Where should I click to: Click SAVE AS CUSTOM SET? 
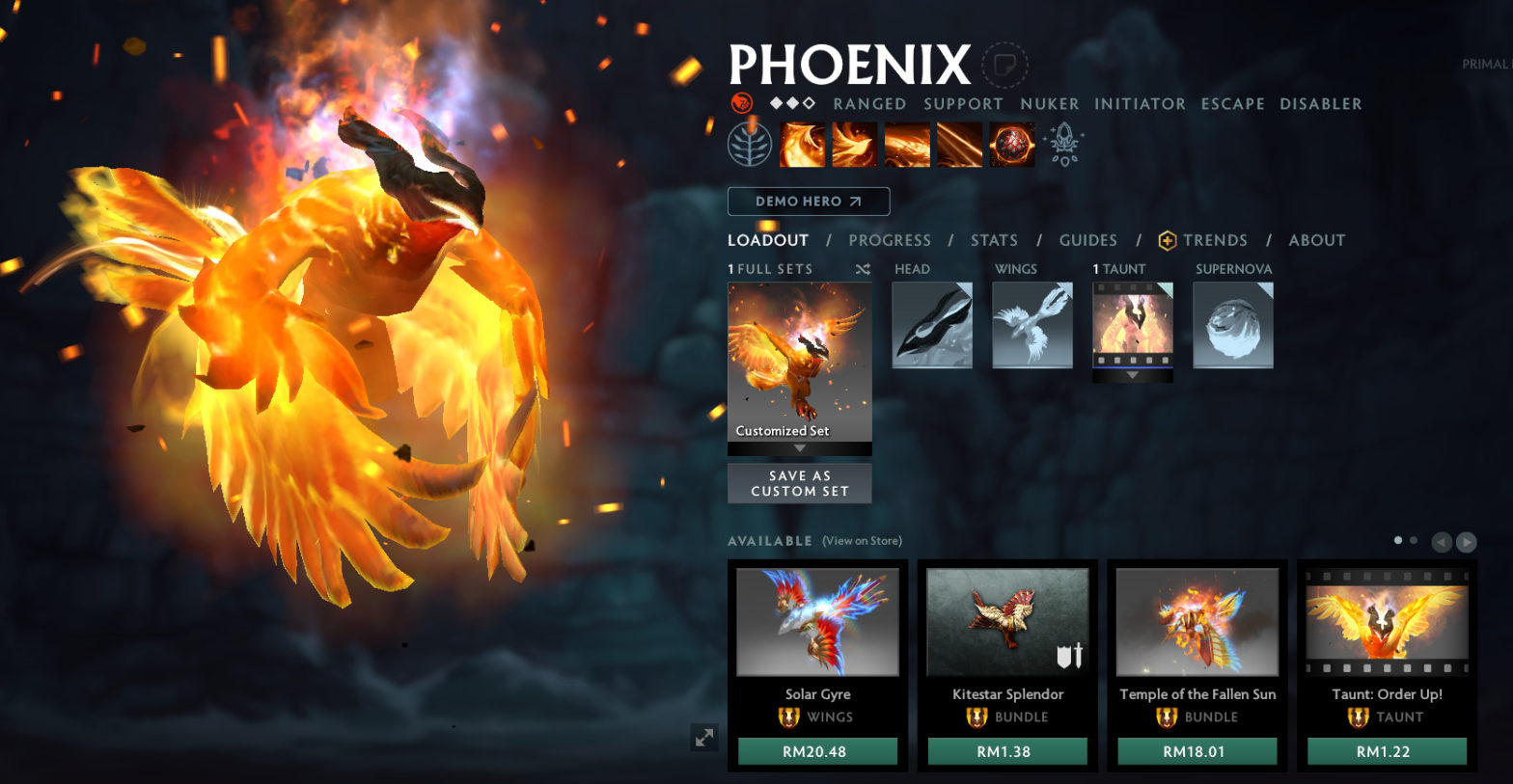pyautogui.click(x=799, y=482)
